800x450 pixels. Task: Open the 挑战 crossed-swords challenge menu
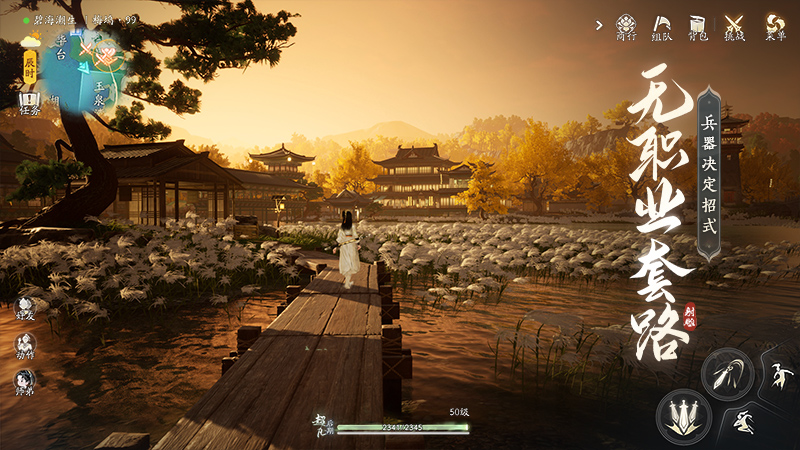pyautogui.click(x=735, y=26)
